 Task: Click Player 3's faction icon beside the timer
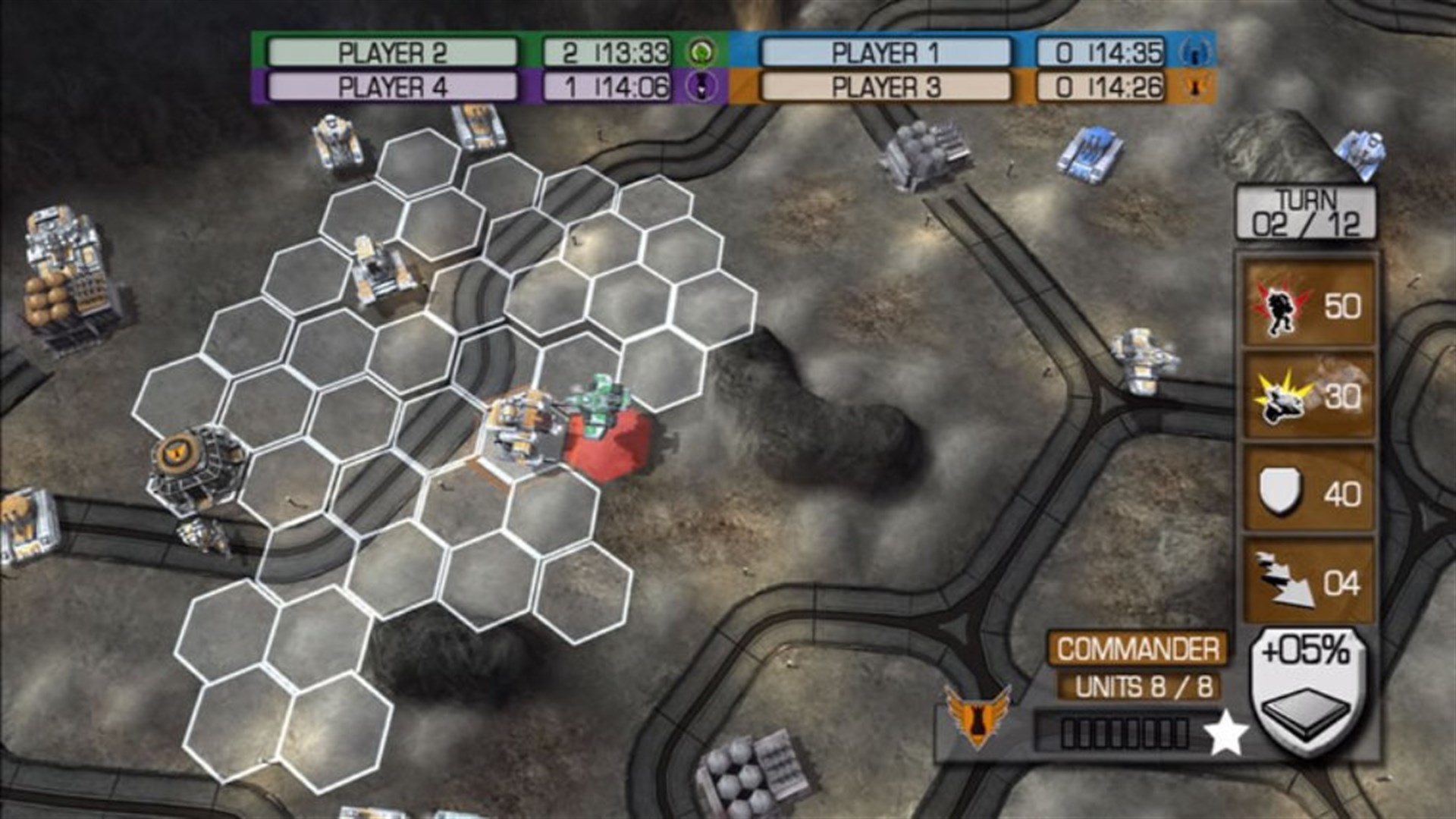(x=1196, y=86)
